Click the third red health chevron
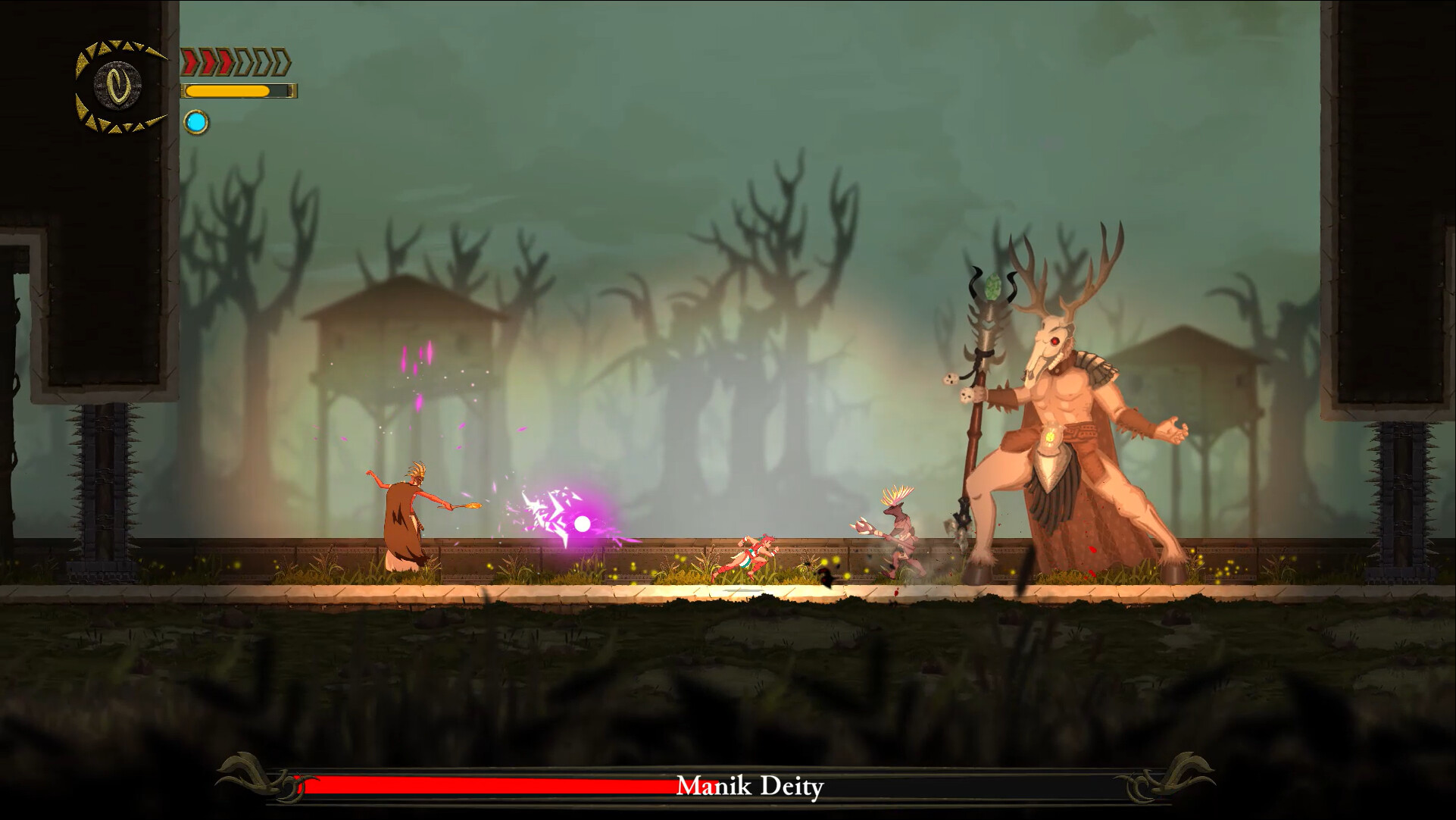Screen dimensions: 1456x820 click(x=225, y=61)
